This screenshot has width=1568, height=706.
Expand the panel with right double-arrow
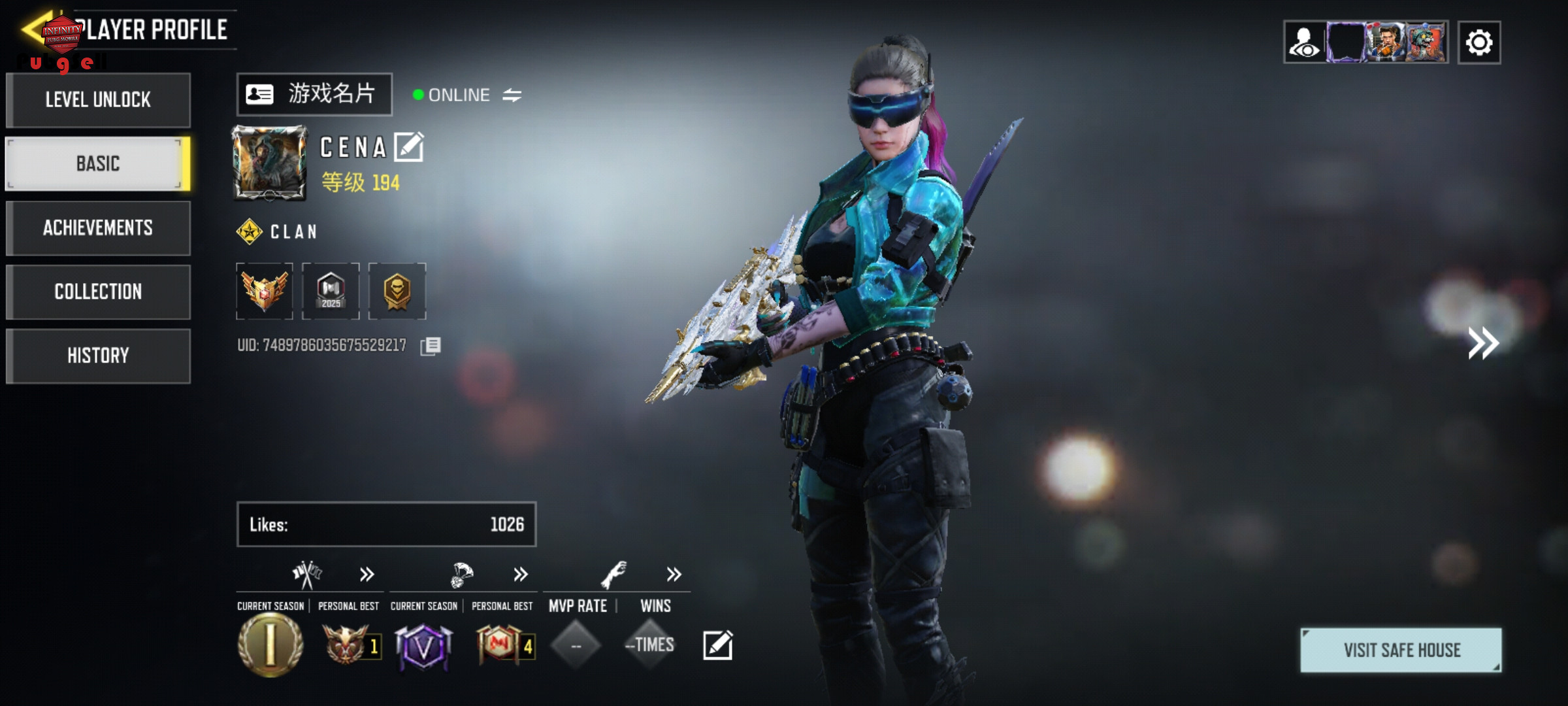click(1483, 343)
